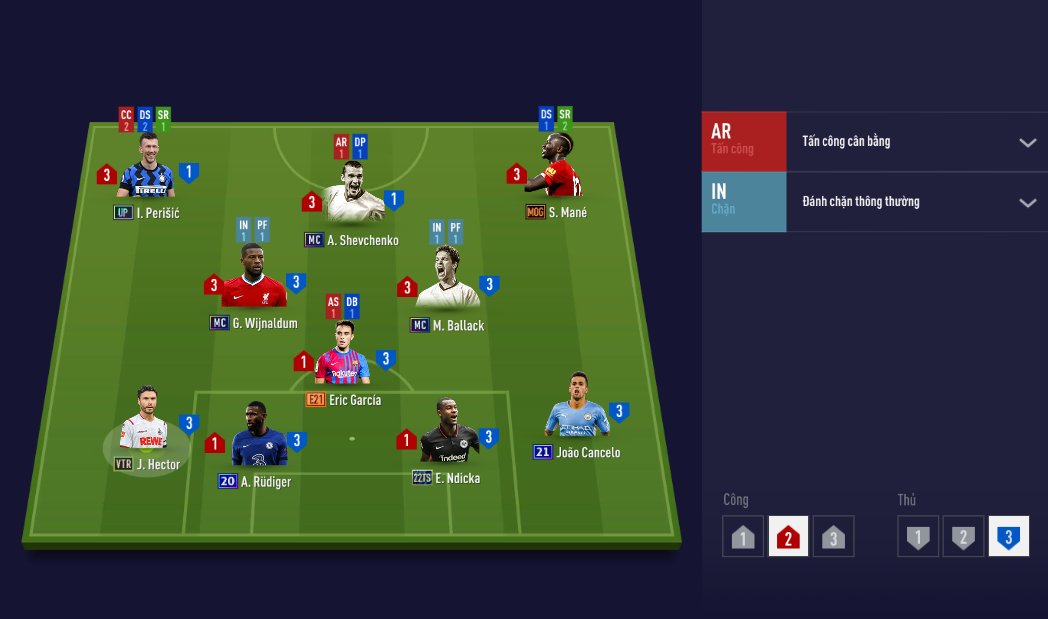
Task: Set Công attack level to 1
Action: click(743, 537)
